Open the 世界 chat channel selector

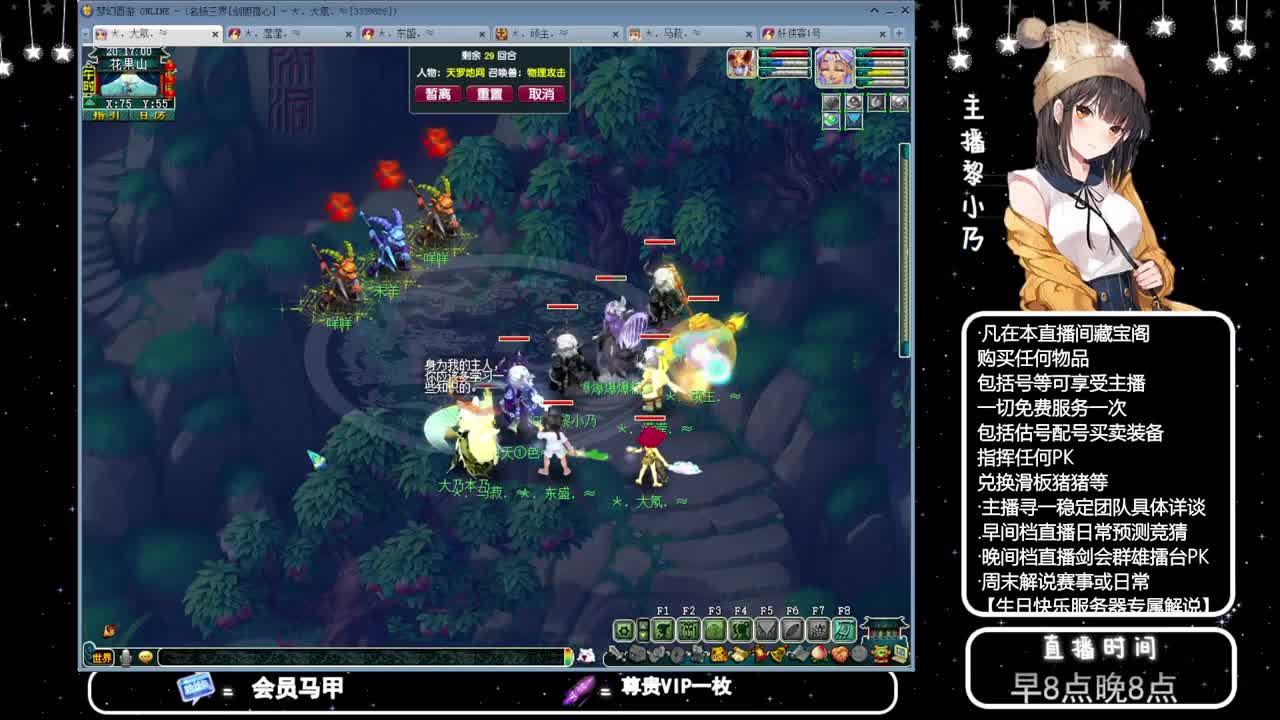pyautogui.click(x=101, y=657)
